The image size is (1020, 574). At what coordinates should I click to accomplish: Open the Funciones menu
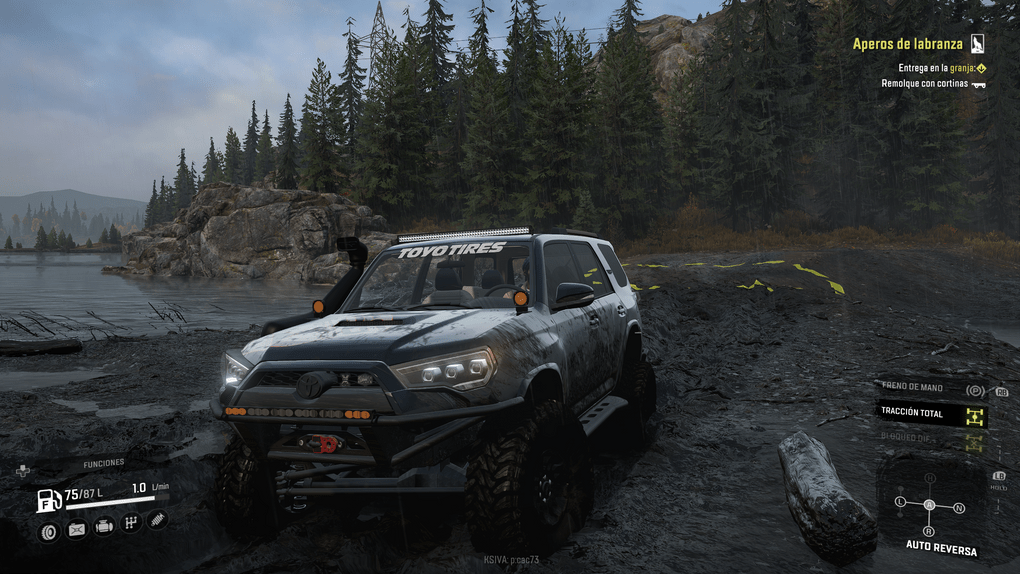click(103, 463)
